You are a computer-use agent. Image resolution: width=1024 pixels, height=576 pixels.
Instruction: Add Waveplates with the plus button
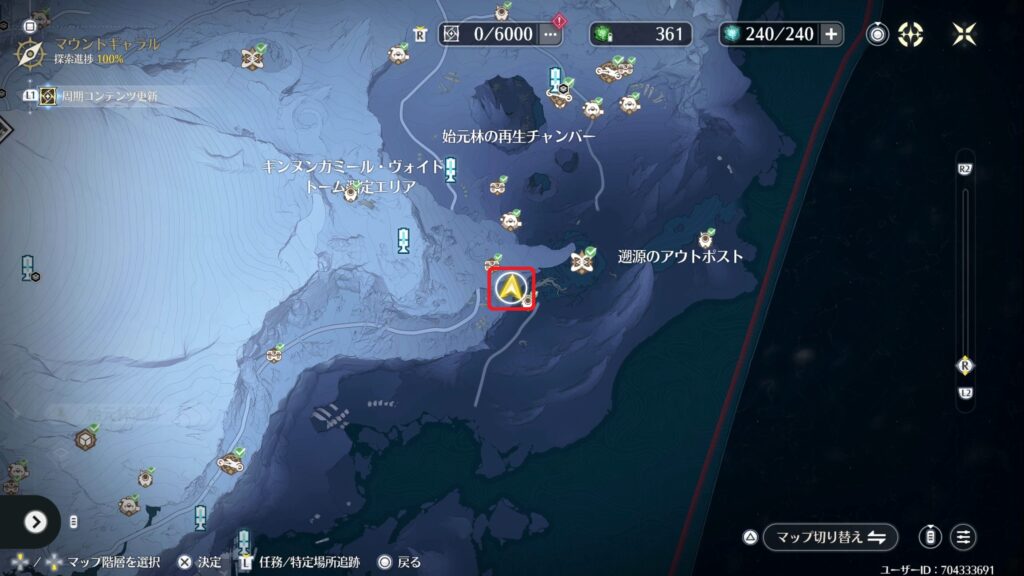pyautogui.click(x=831, y=34)
